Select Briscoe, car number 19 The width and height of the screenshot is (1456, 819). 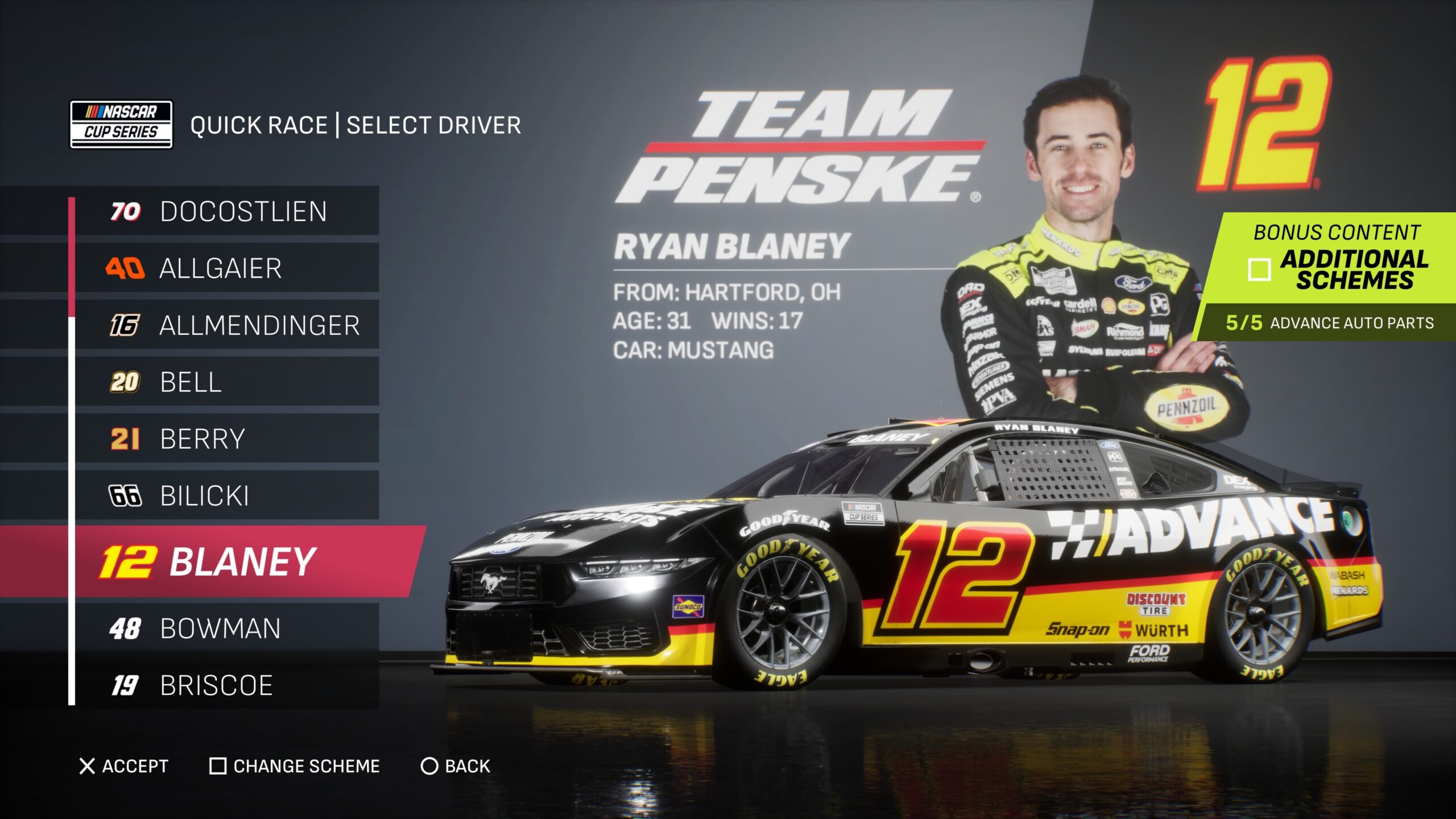tap(226, 685)
